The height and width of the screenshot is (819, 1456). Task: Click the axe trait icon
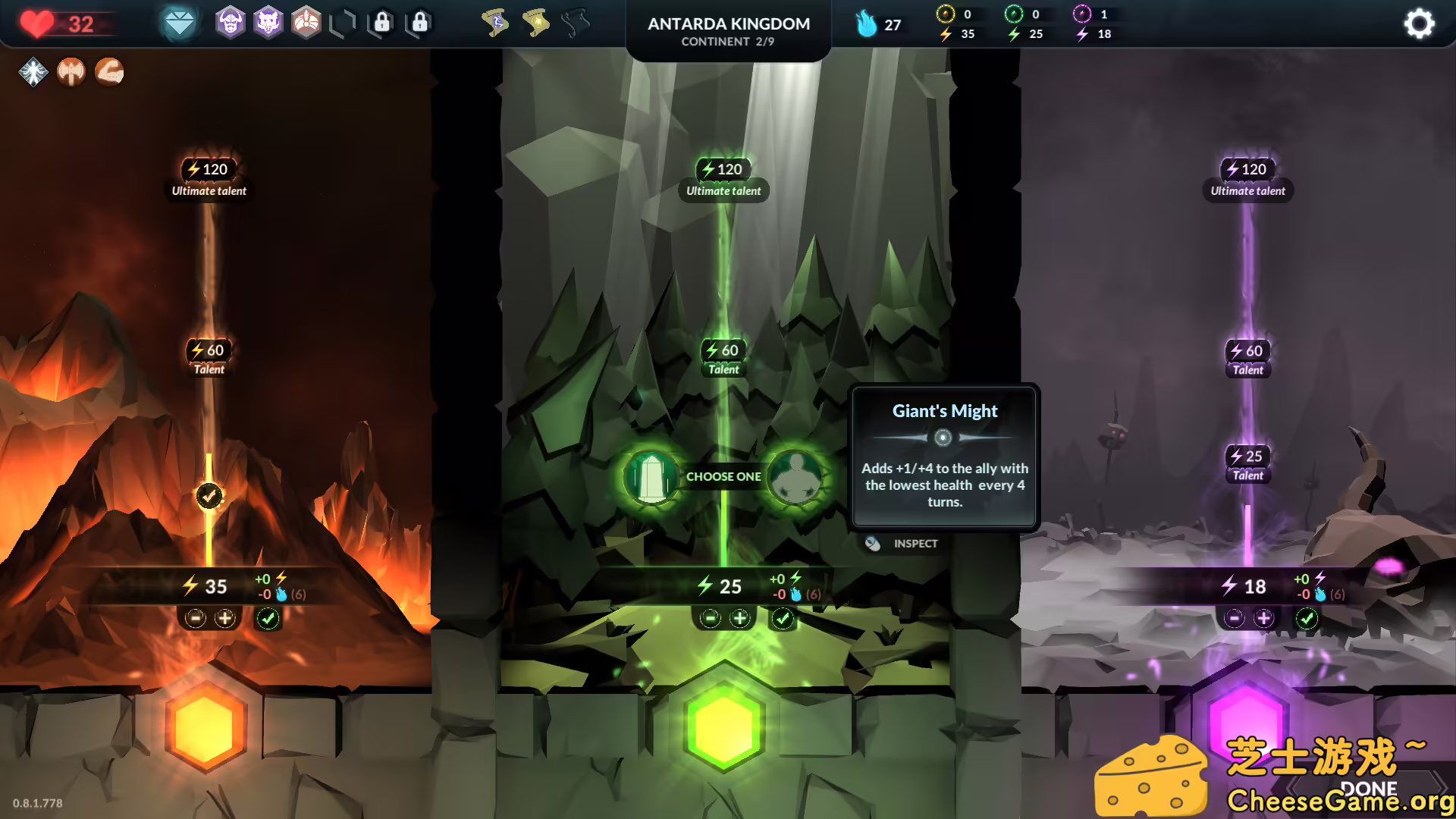(71, 72)
